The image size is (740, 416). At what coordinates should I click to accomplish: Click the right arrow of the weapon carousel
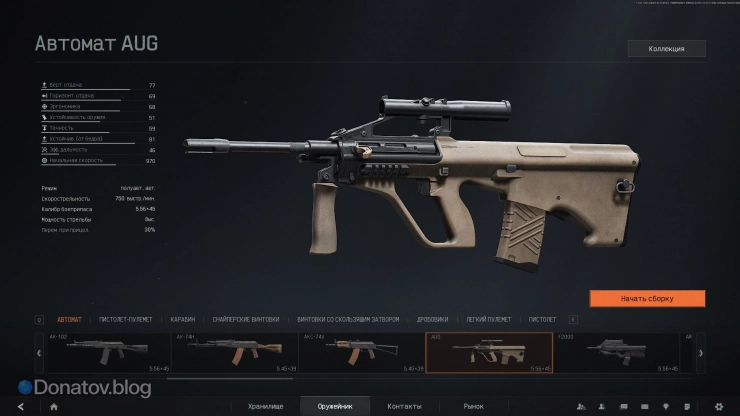pyautogui.click(x=700, y=352)
